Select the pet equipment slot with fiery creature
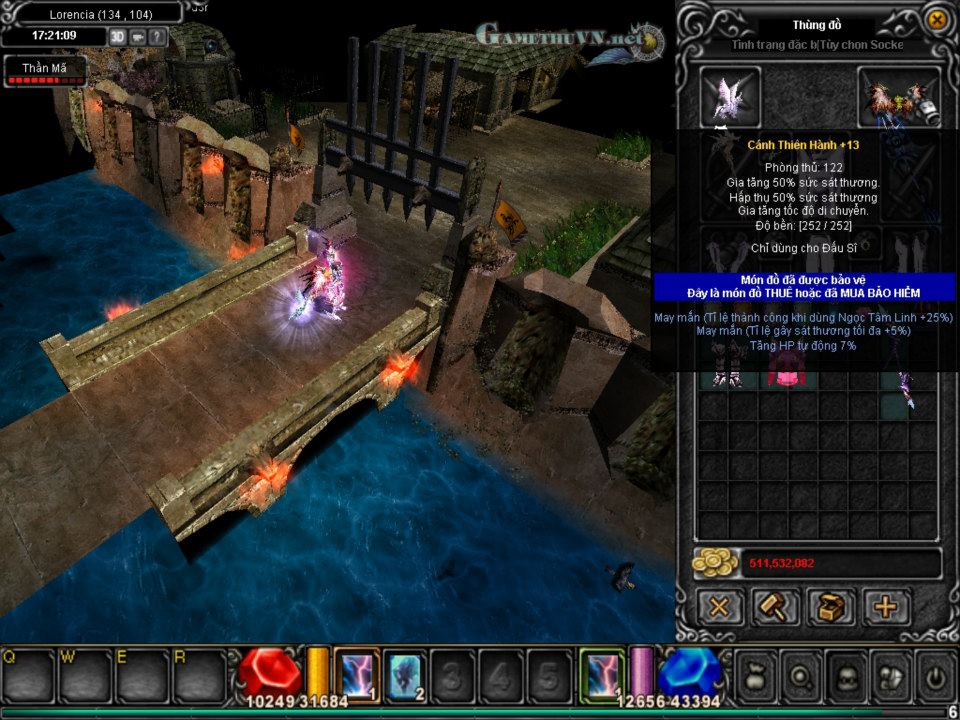960x720 pixels. click(x=900, y=97)
